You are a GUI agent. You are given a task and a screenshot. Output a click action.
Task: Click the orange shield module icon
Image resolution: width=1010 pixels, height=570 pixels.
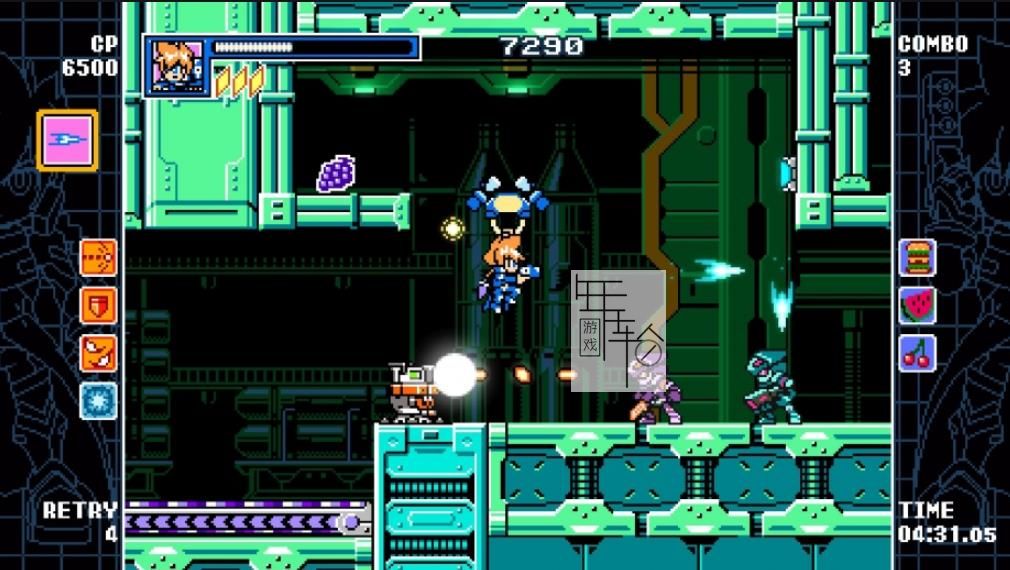[x=98, y=305]
